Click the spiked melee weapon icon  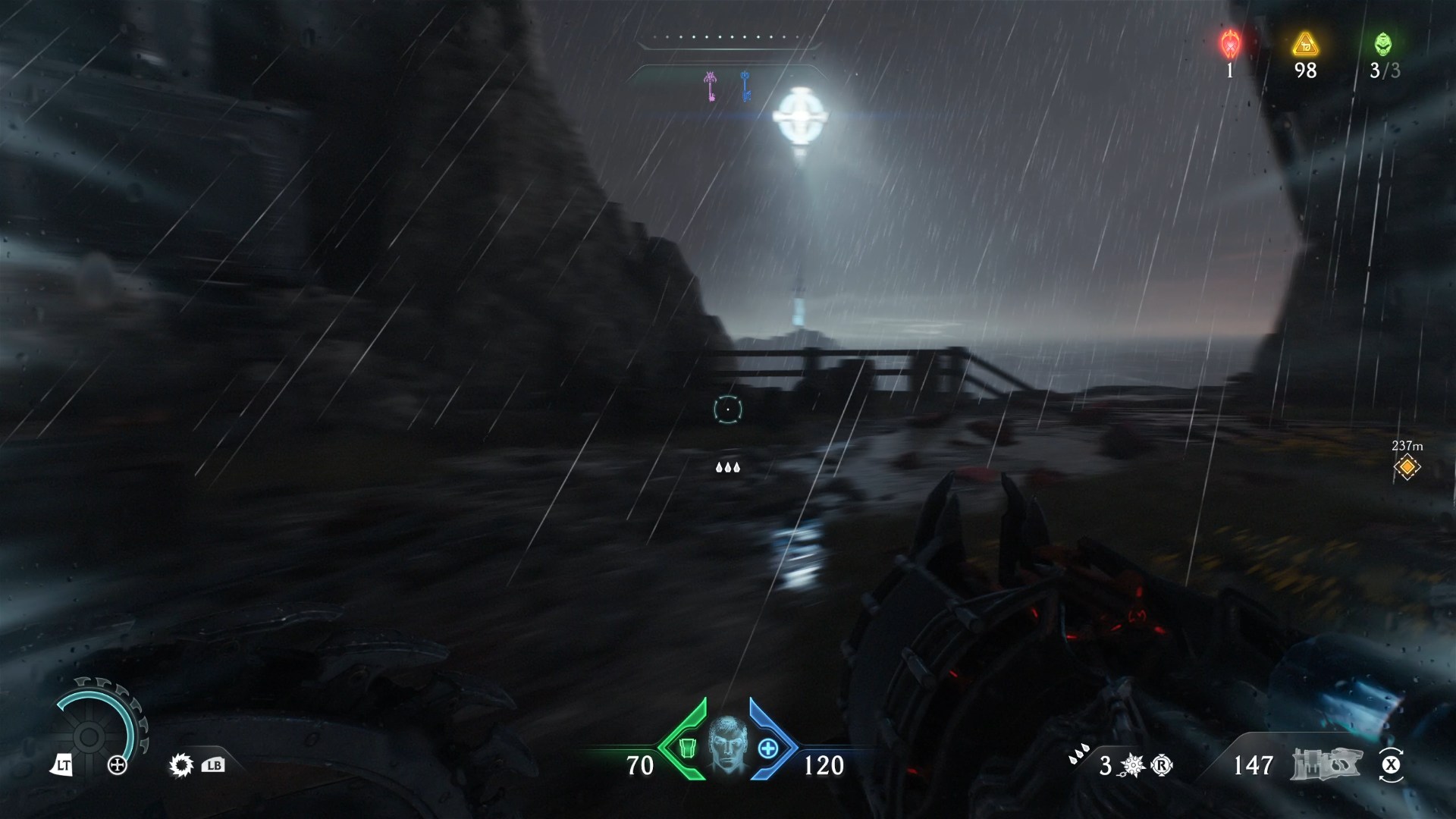(1133, 766)
